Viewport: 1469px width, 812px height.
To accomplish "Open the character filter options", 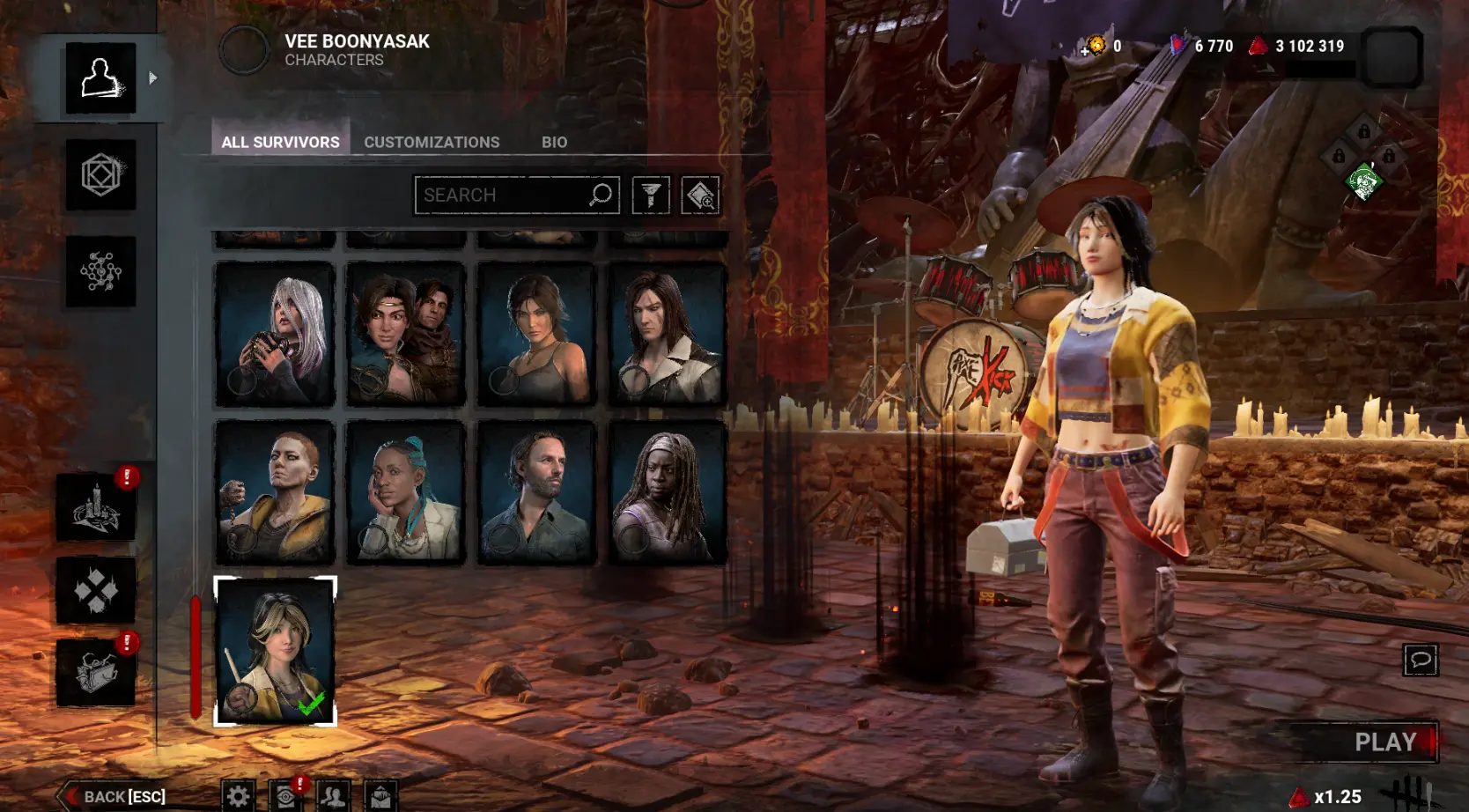I will tap(651, 195).
